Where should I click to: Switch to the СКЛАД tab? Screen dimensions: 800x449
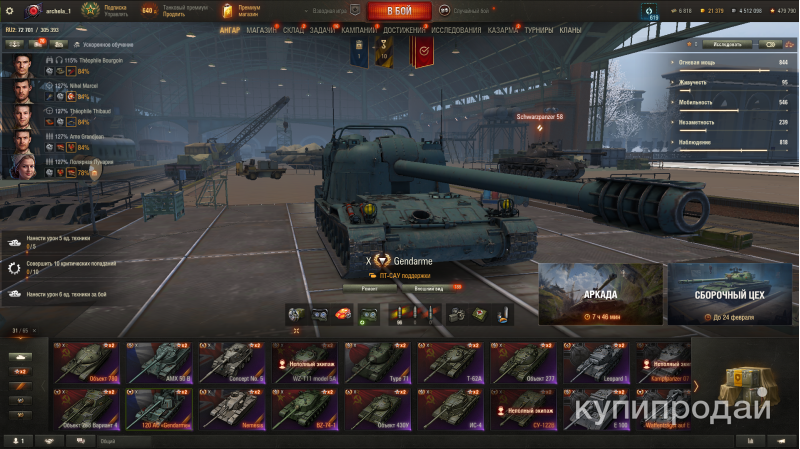(293, 30)
